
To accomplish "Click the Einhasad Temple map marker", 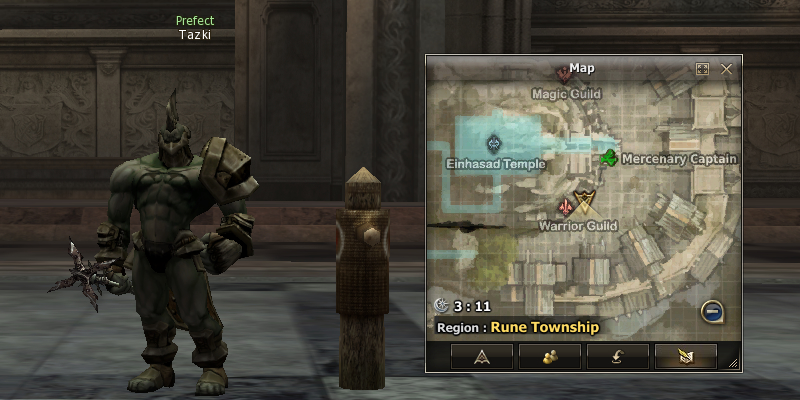I will point(493,144).
